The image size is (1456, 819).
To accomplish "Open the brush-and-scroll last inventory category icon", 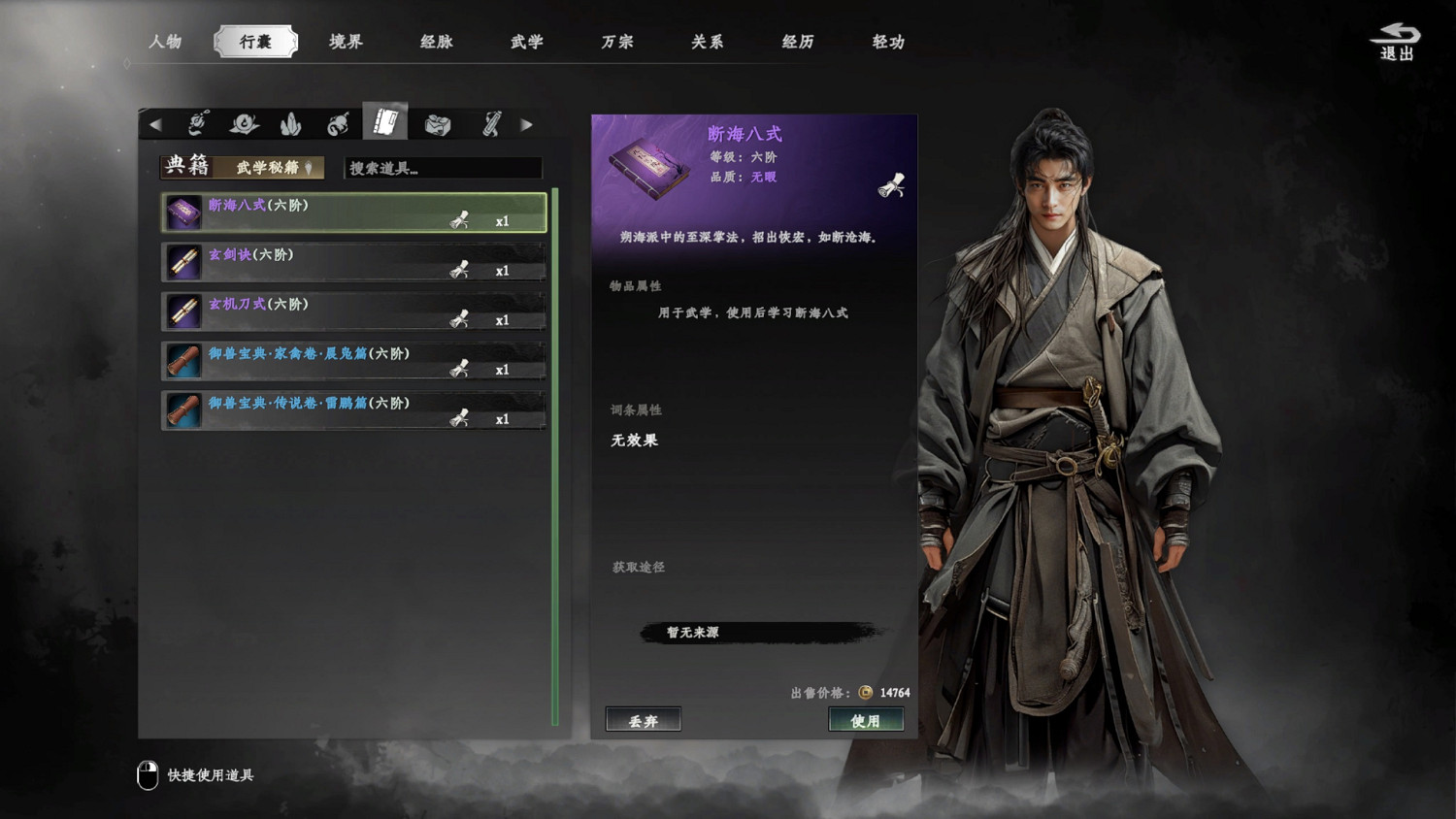I will [492, 123].
